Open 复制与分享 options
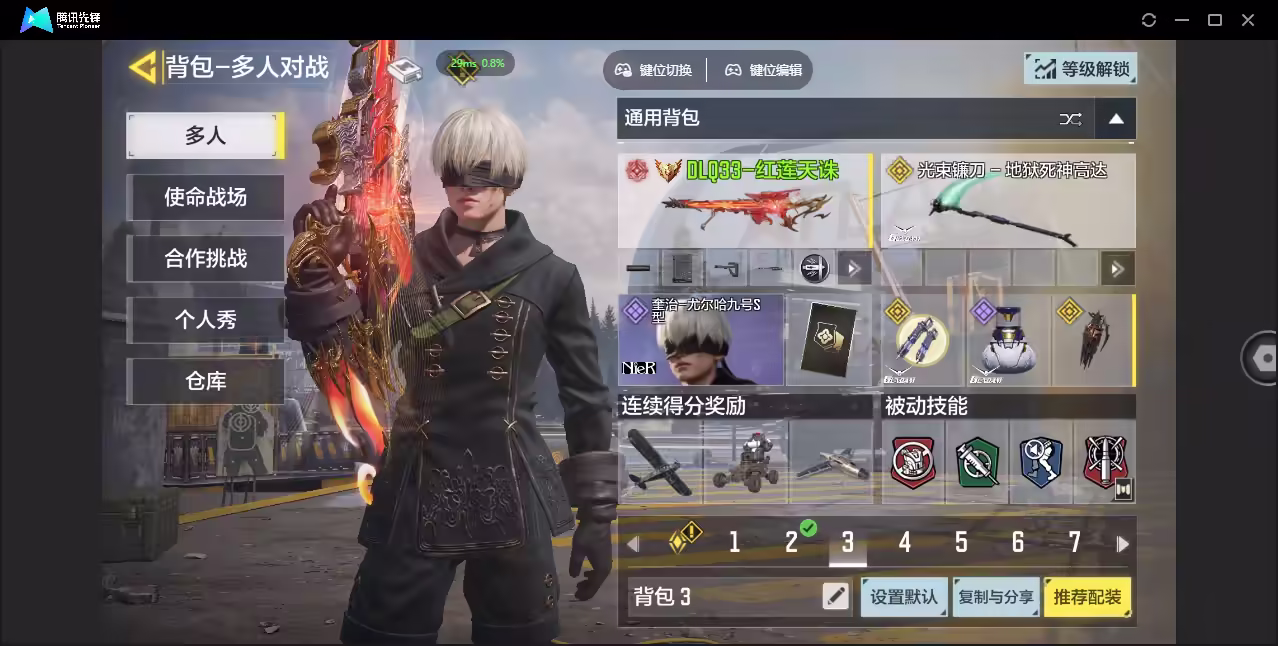 coord(996,597)
